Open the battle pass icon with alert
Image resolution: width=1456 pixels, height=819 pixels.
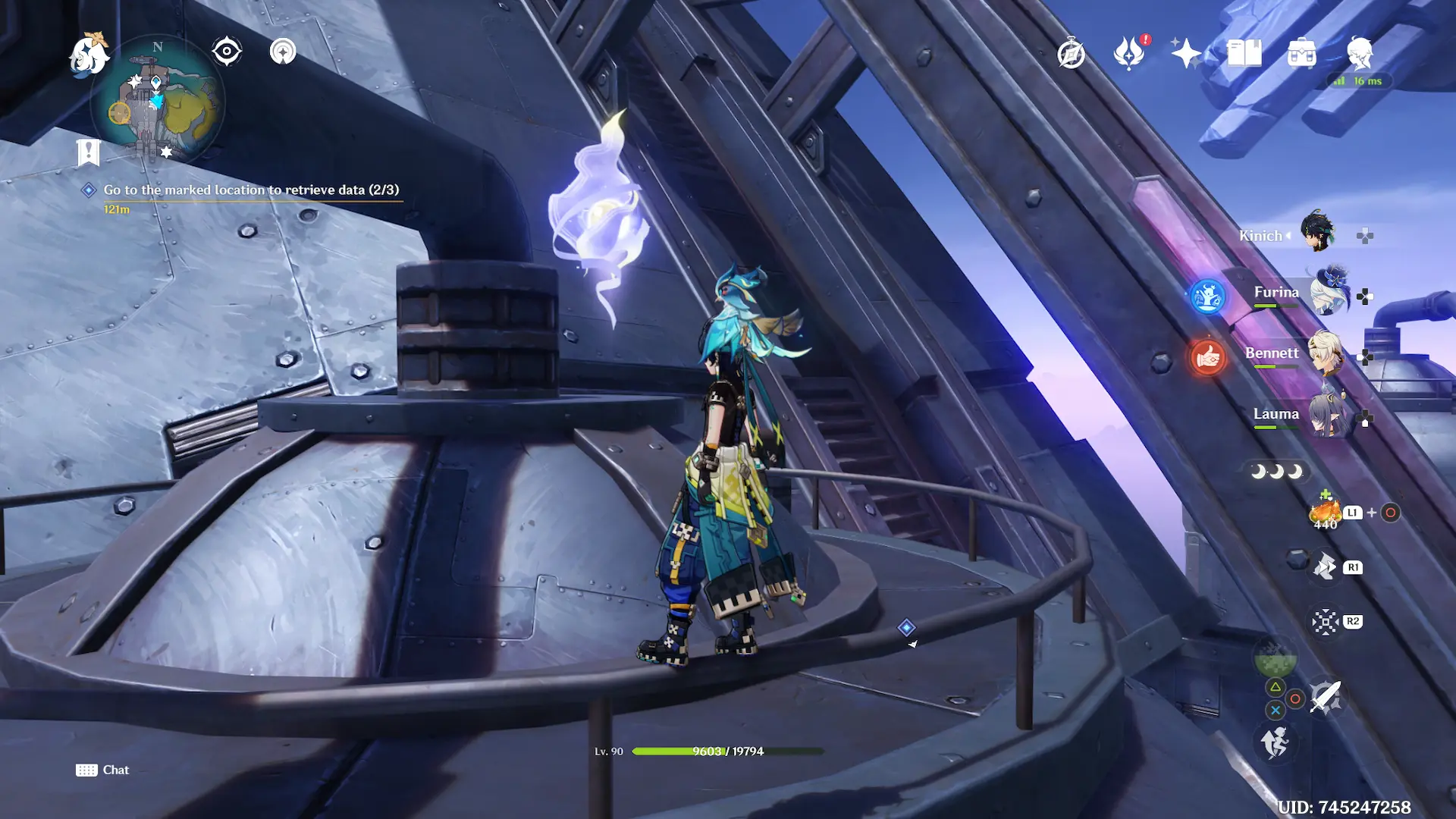1129,53
